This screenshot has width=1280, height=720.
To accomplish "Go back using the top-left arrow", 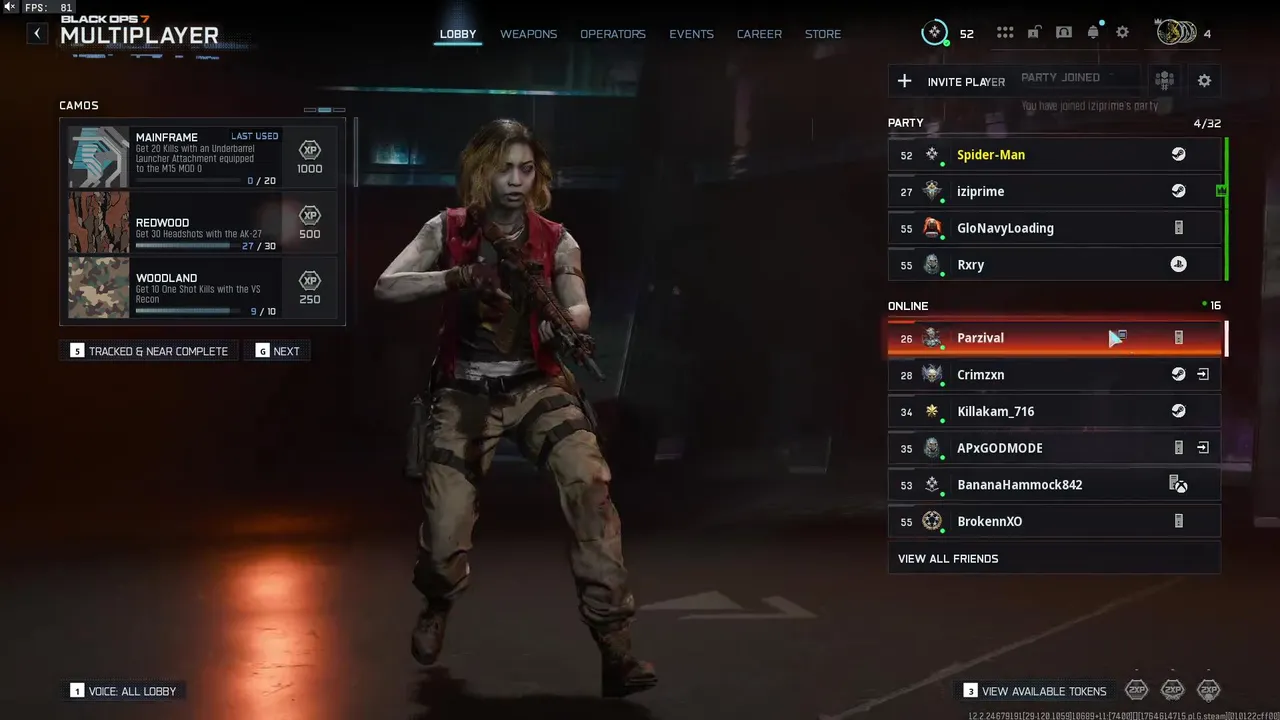I will (37, 34).
